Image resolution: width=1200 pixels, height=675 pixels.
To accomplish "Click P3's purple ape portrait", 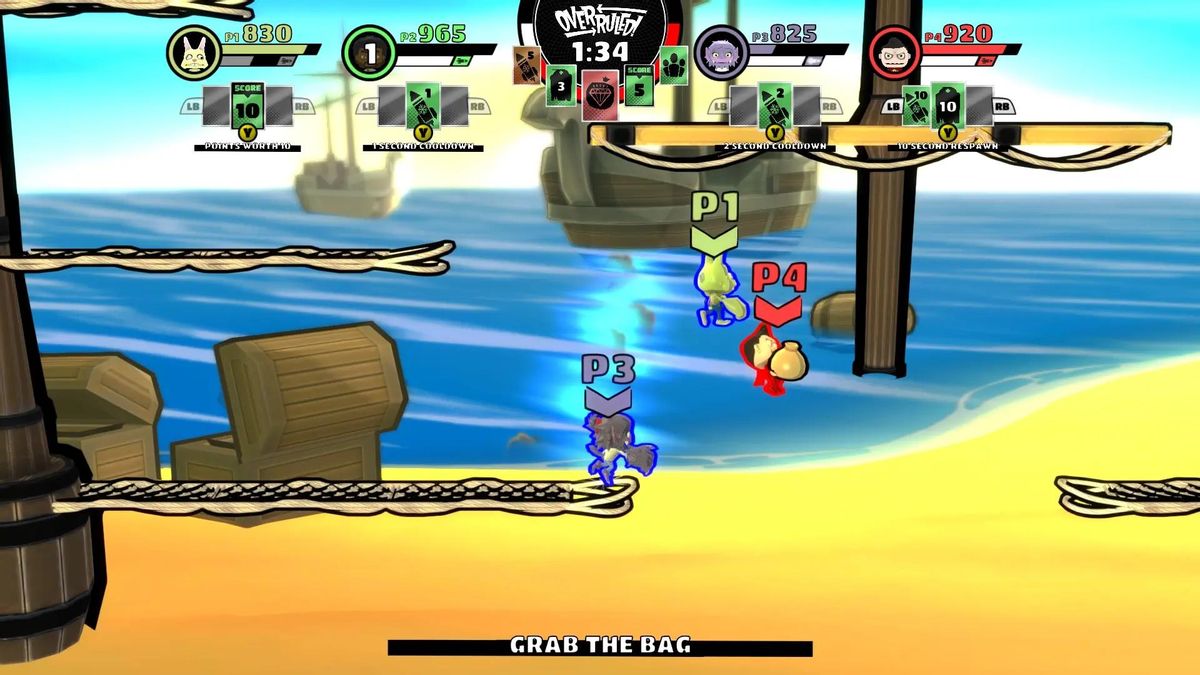I will (719, 53).
